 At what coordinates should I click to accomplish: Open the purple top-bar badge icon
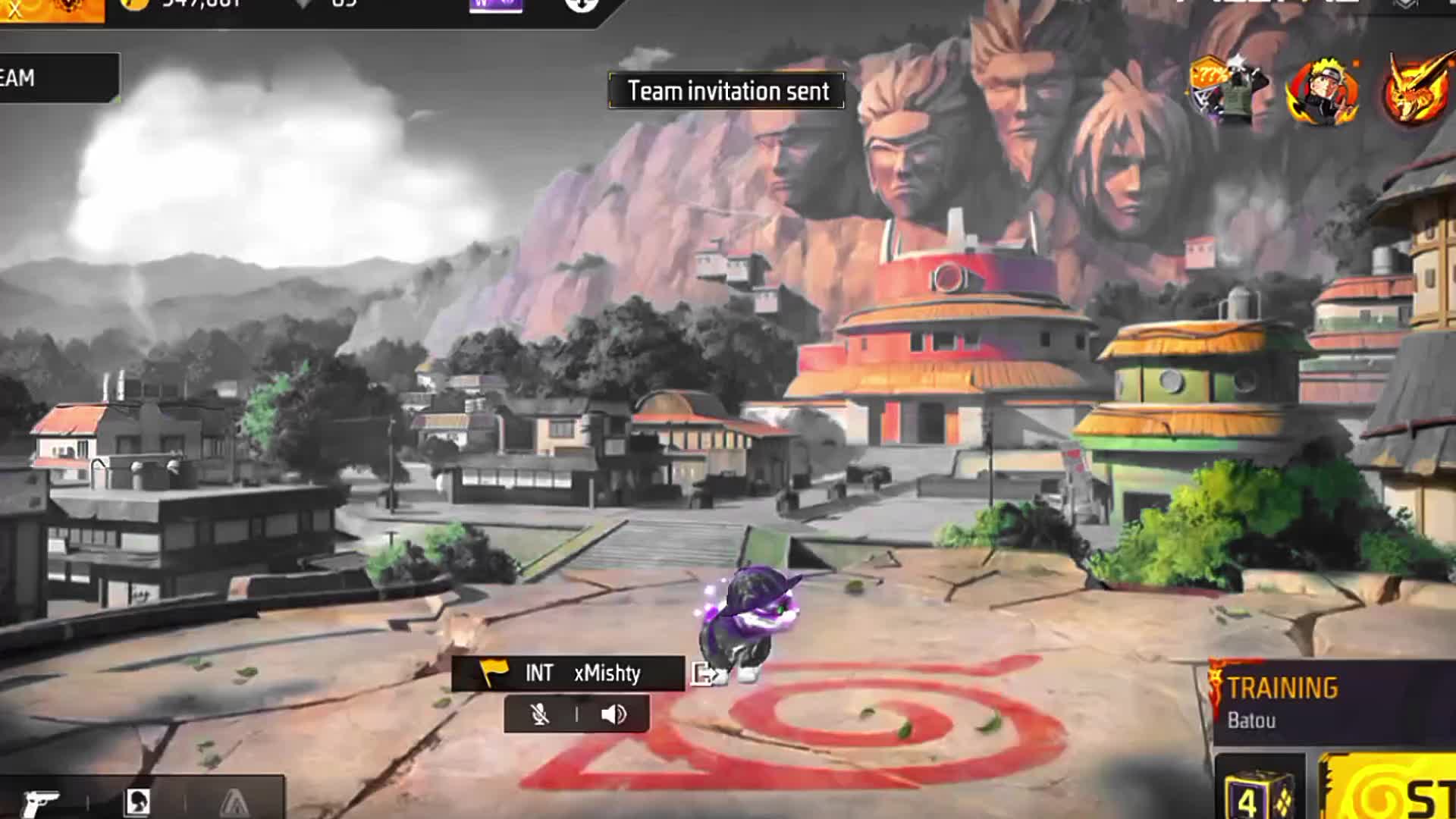pyautogui.click(x=496, y=5)
